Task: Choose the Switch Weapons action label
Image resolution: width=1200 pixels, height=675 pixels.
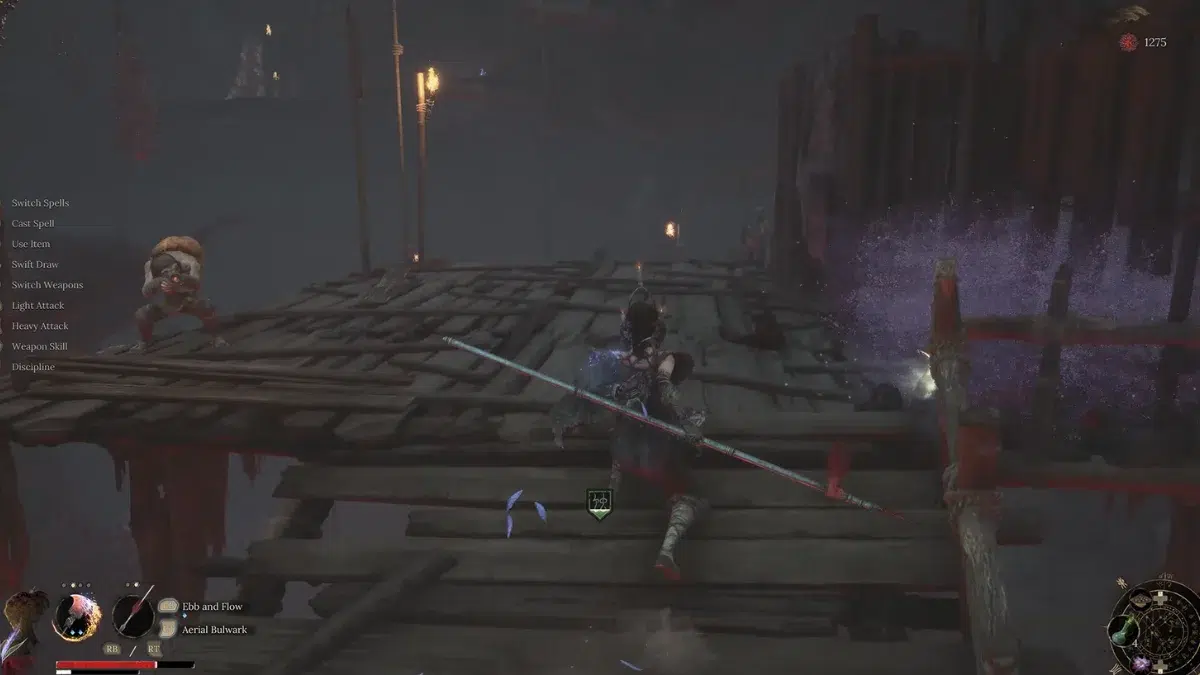Action: pyautogui.click(x=47, y=285)
